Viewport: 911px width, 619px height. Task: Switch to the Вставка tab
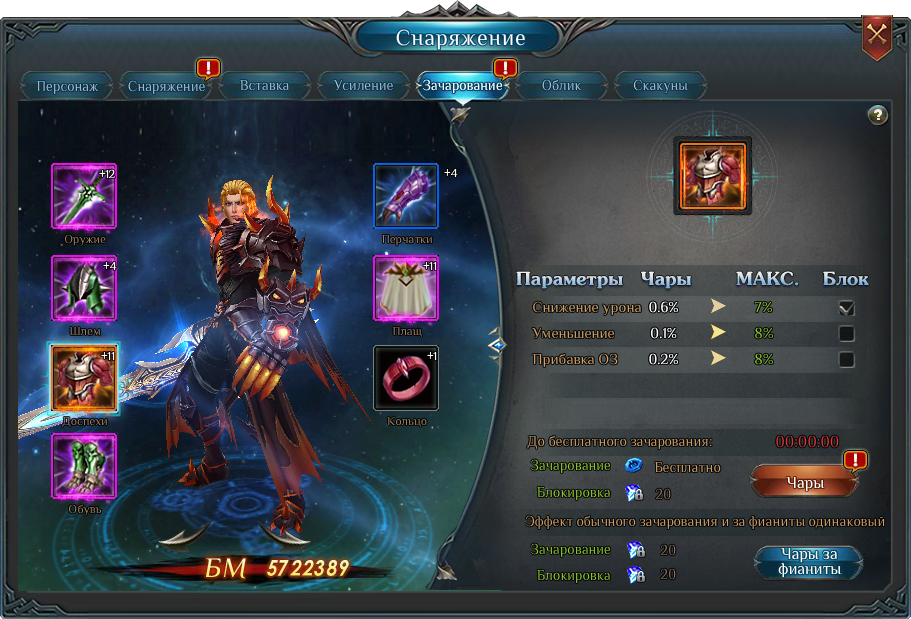point(264,86)
